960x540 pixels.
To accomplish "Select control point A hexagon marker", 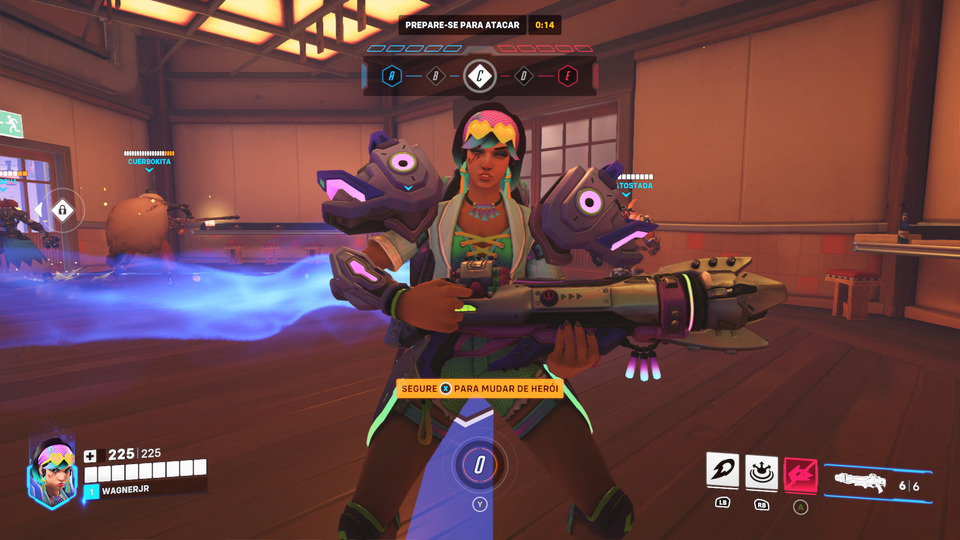I will coord(392,75).
